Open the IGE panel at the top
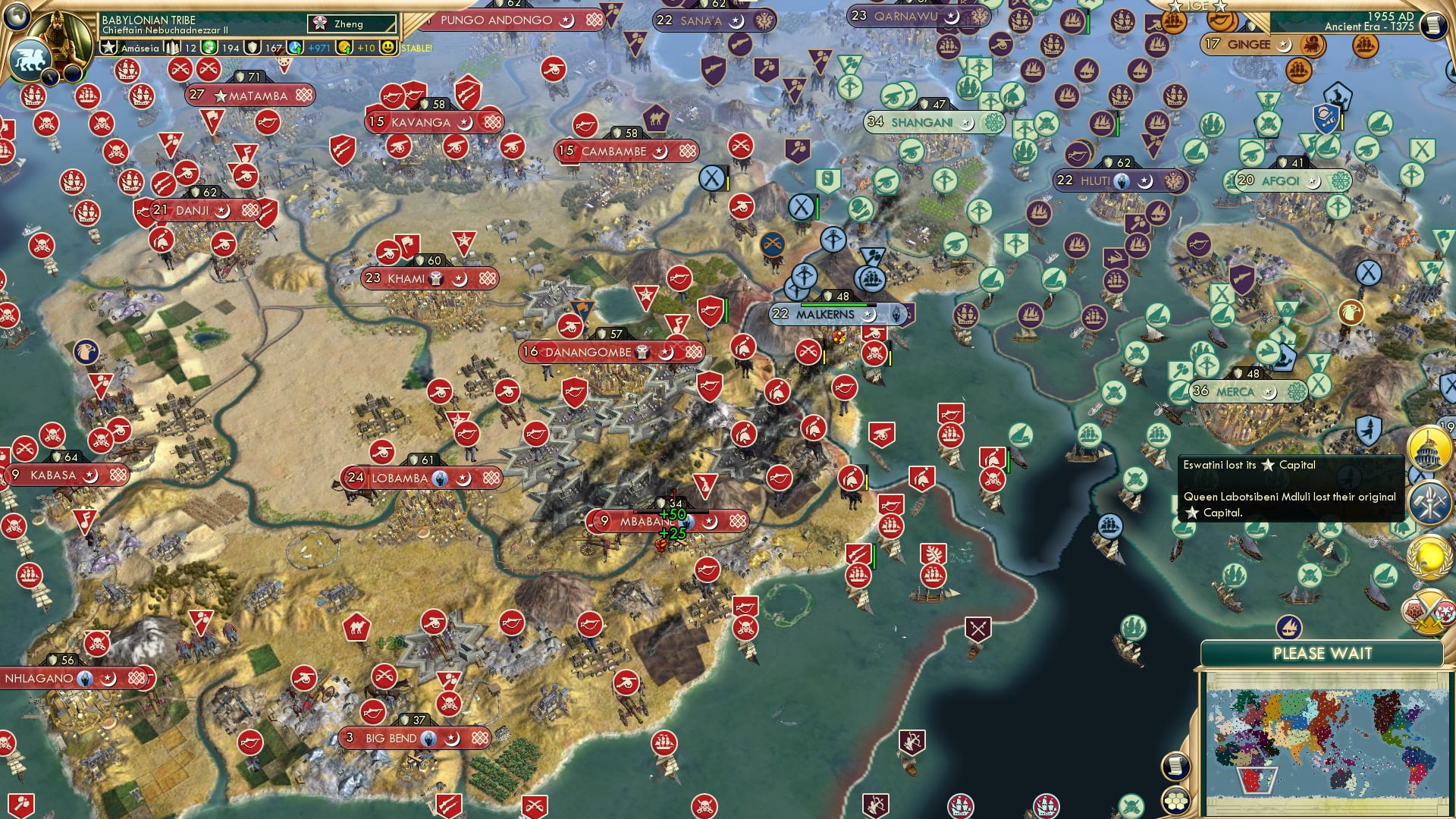 pyautogui.click(x=1198, y=6)
